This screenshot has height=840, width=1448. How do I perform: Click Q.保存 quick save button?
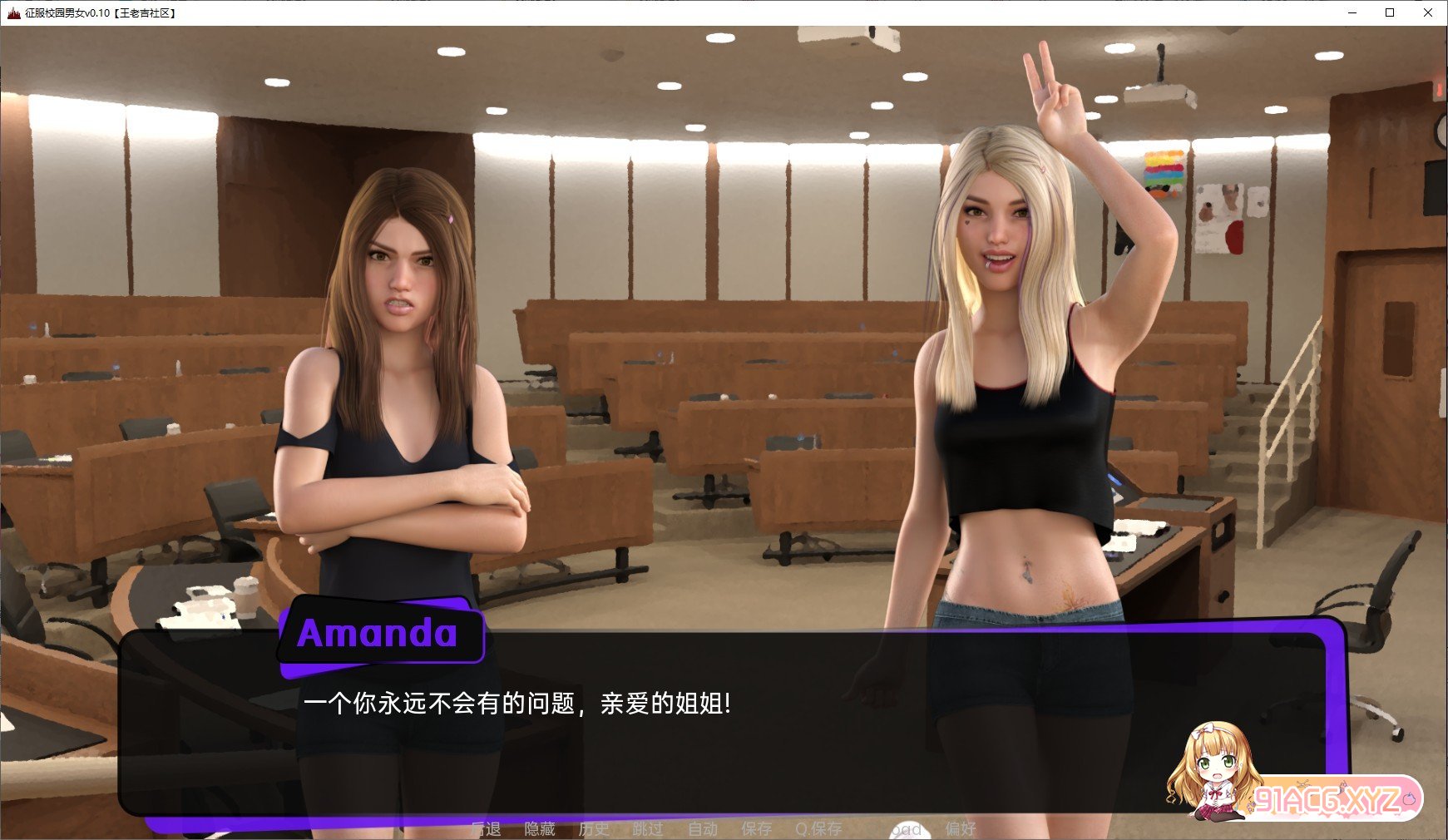pyautogui.click(x=818, y=829)
